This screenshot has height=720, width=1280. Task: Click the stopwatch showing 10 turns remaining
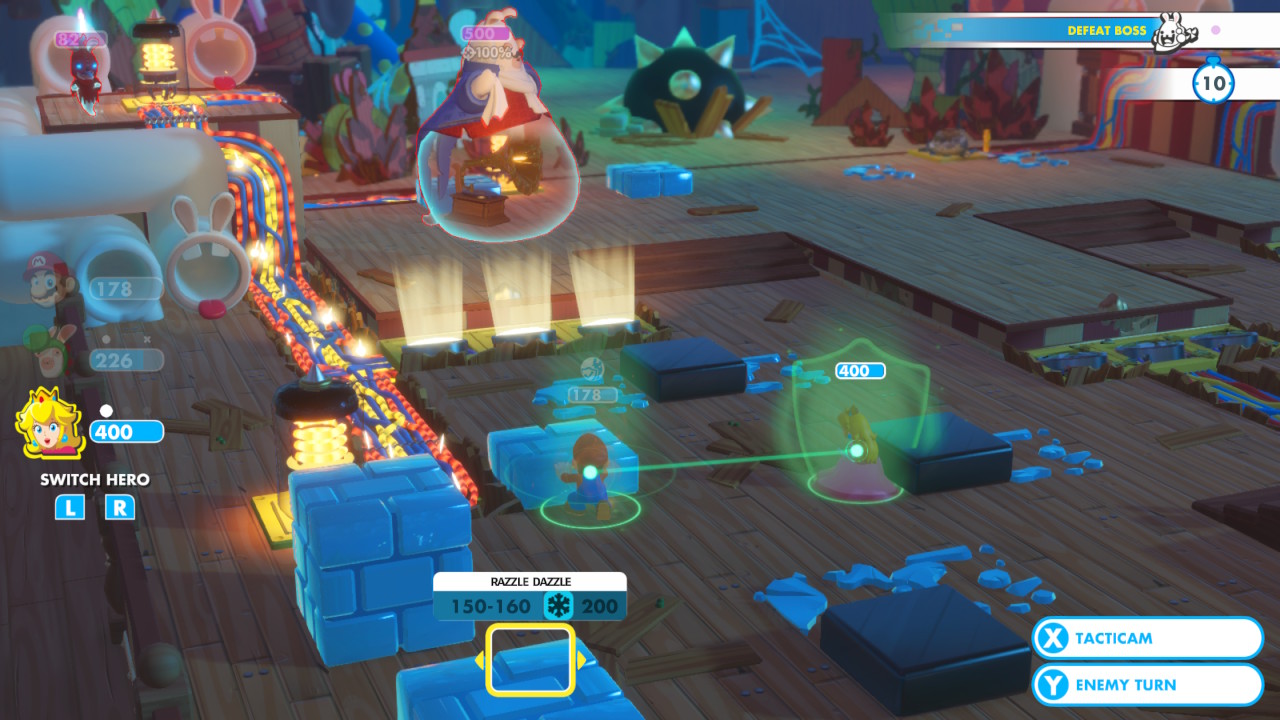(1213, 86)
